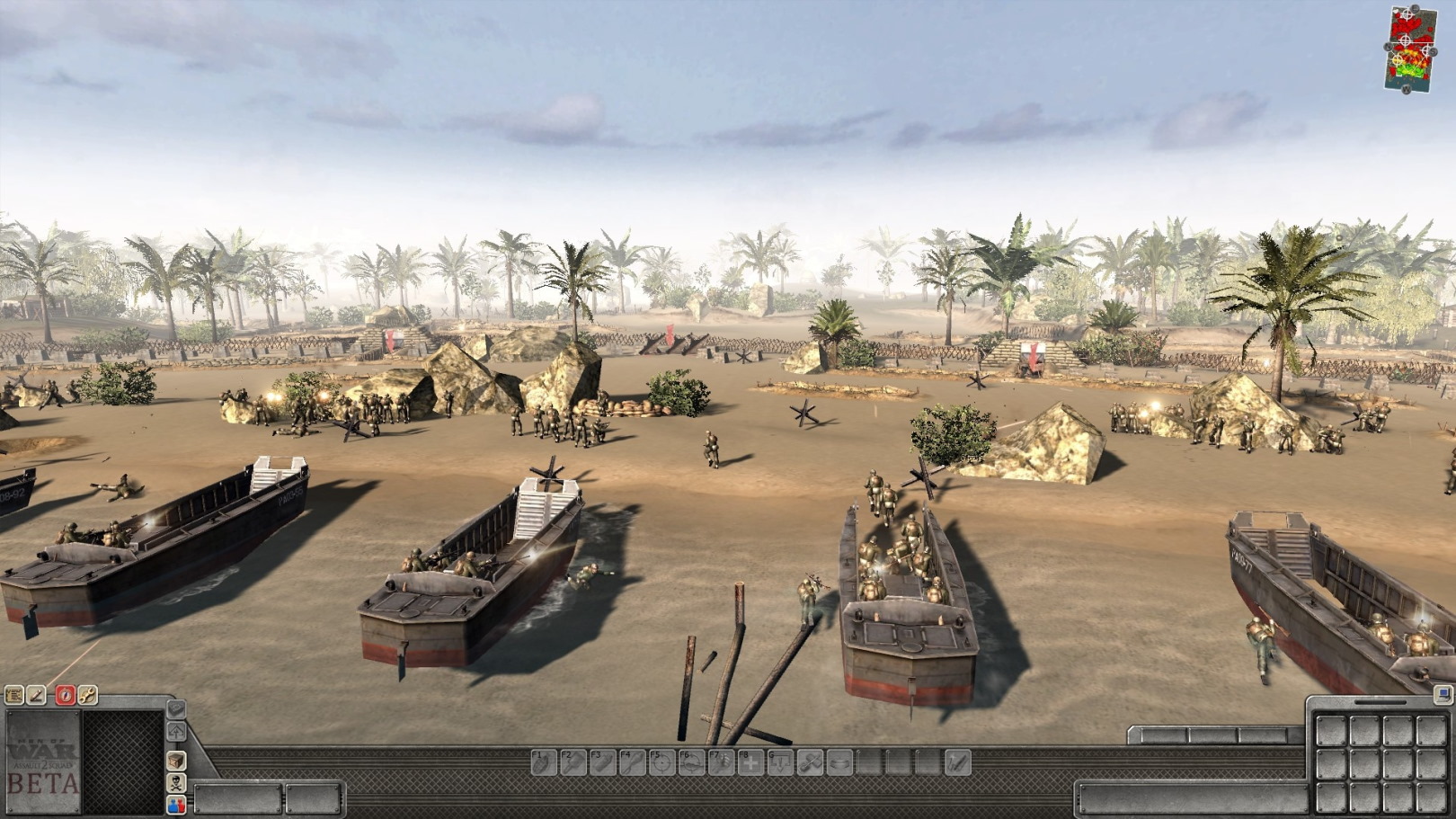Click the upward arrow button beside portrait panel

[176, 732]
